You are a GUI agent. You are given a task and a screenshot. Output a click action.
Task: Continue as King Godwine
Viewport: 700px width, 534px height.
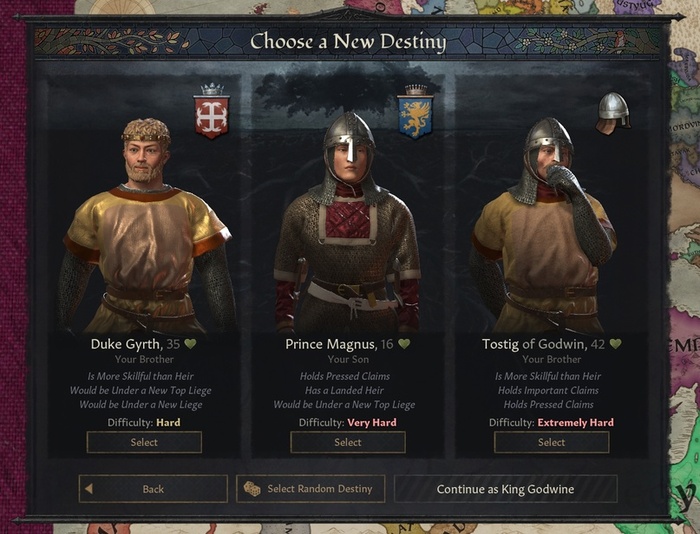[505, 489]
